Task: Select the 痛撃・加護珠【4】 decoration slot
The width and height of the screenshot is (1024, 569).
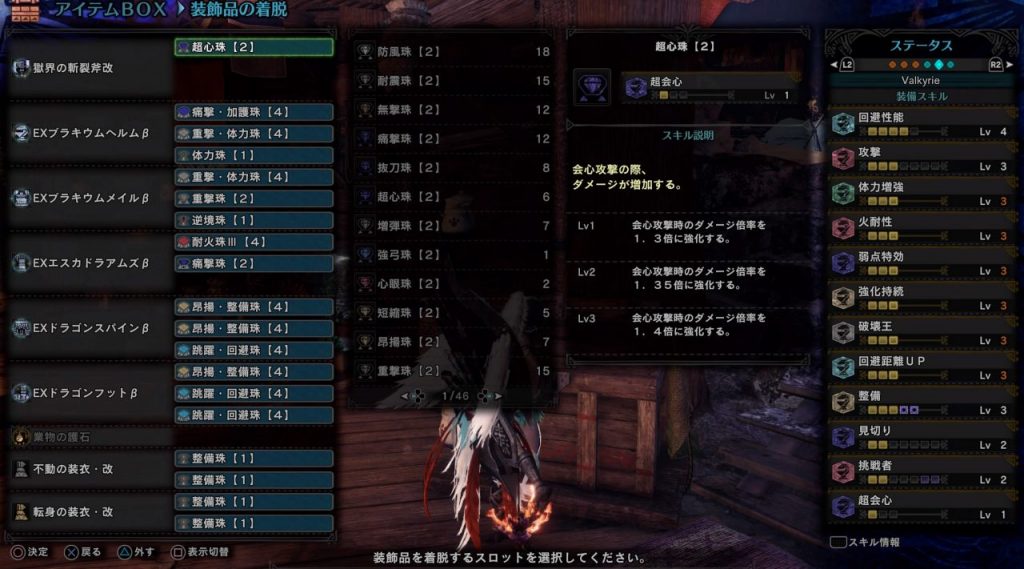Action: (x=254, y=112)
